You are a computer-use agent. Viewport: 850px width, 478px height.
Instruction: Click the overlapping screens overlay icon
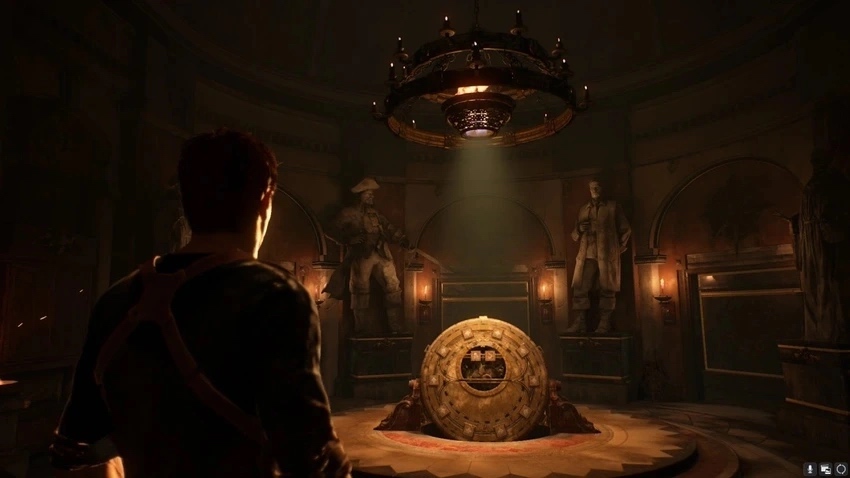(x=825, y=468)
